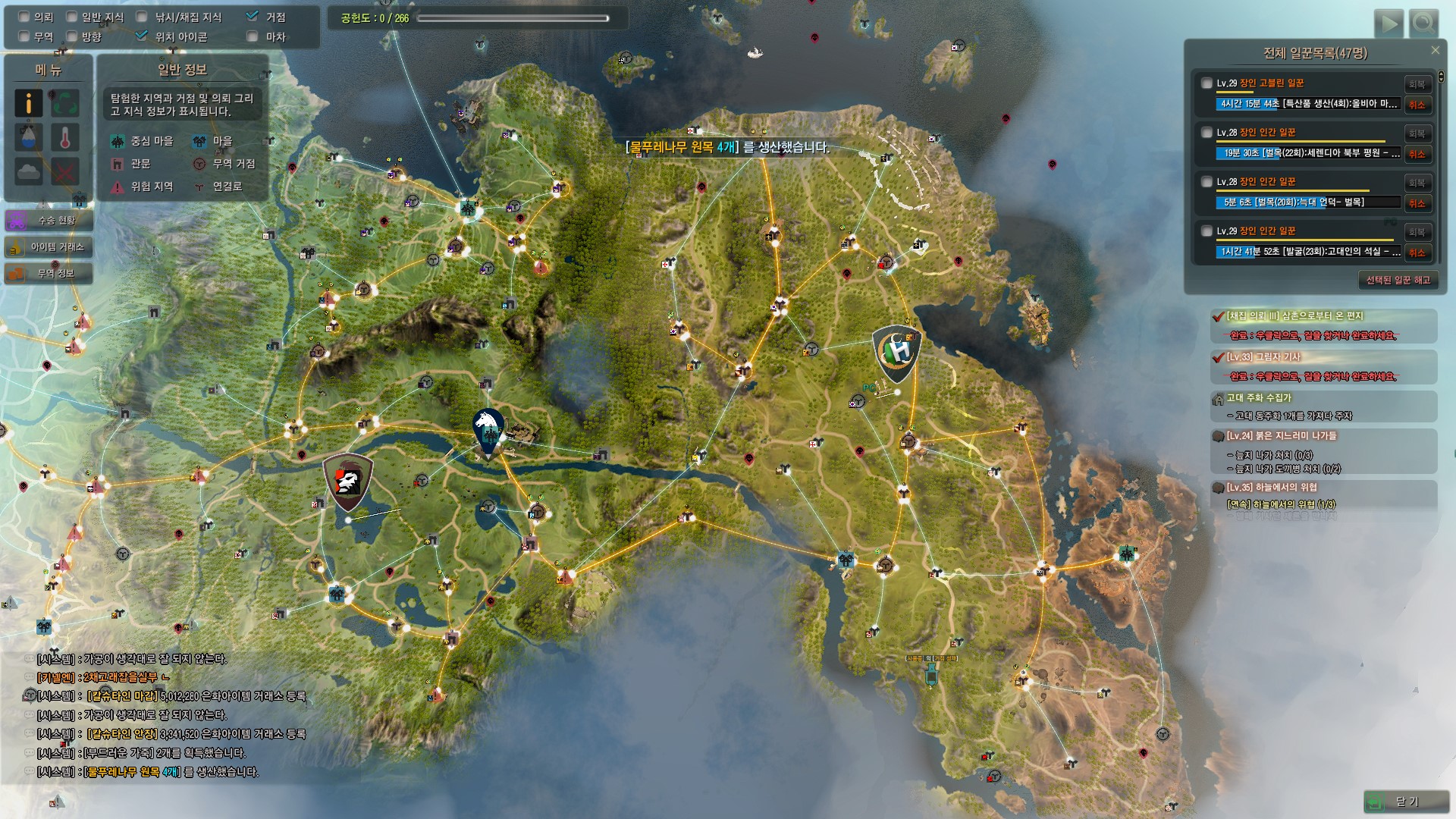Viewport: 1456px width, 819px height.
Task: Open 수송 현황 transport status
Action: [49, 220]
